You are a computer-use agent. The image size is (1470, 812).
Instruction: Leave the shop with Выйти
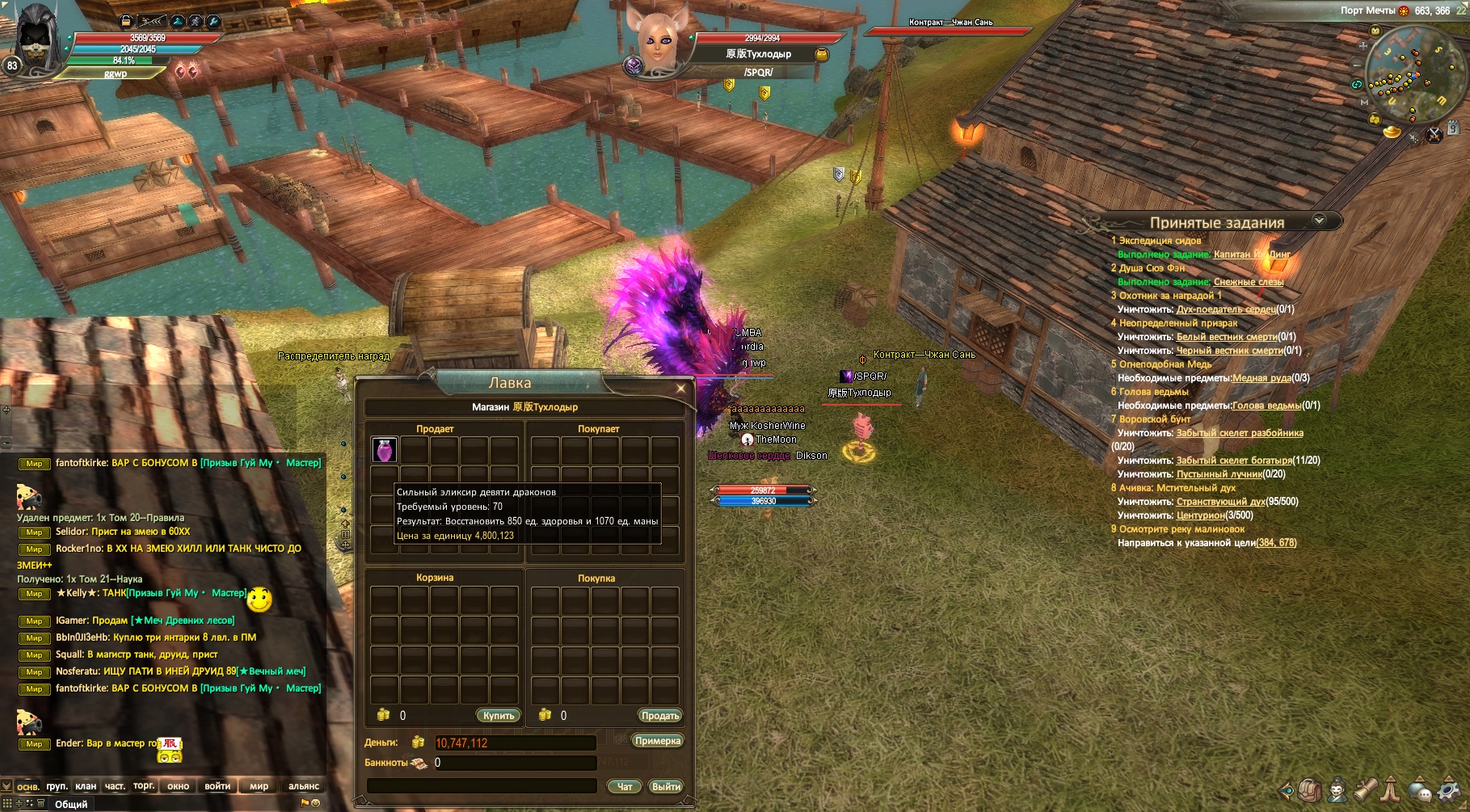pyautogui.click(x=666, y=787)
